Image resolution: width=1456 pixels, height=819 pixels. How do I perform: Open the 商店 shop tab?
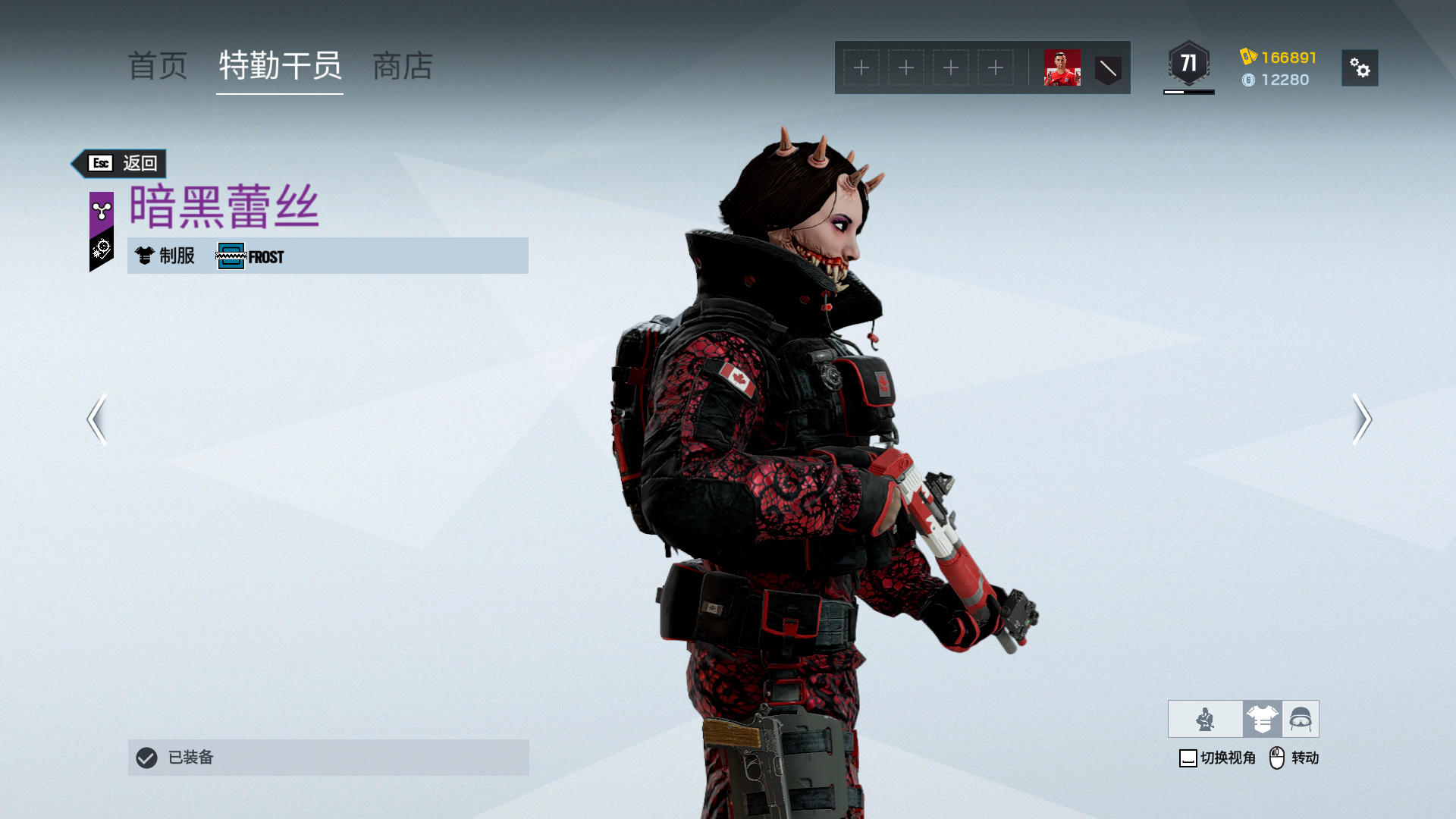pos(403,67)
